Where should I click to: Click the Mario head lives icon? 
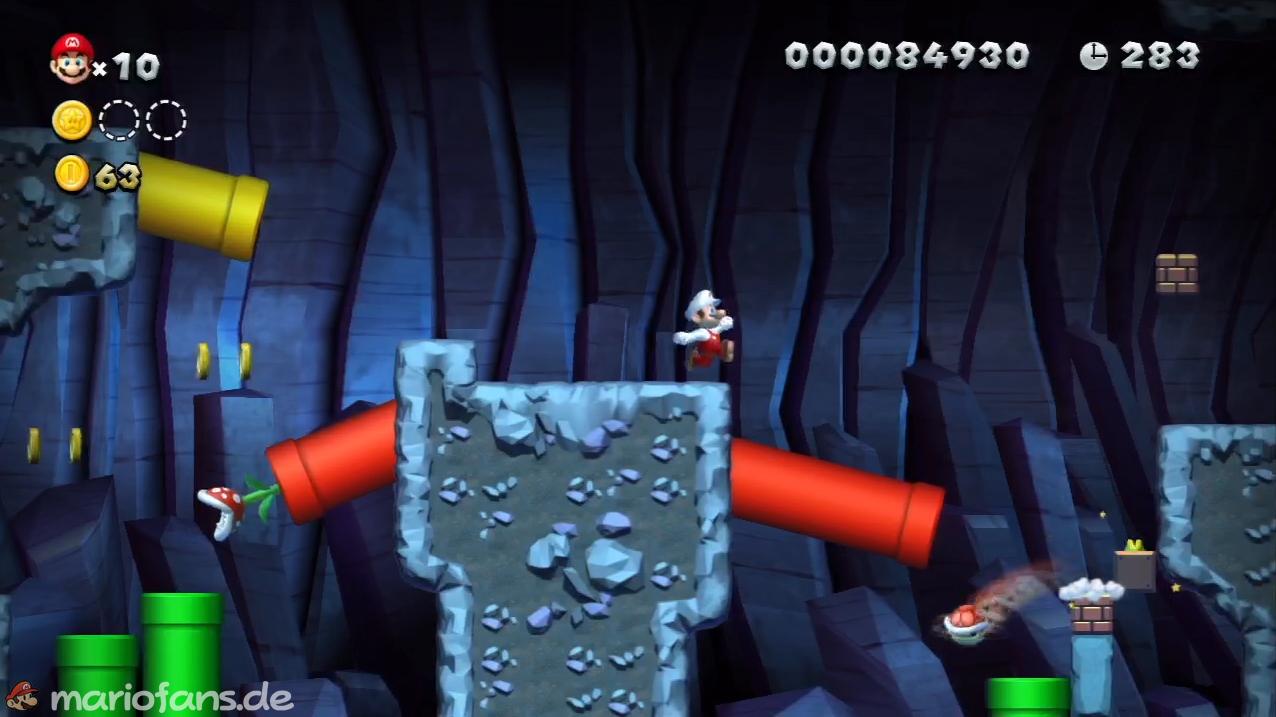[71, 59]
